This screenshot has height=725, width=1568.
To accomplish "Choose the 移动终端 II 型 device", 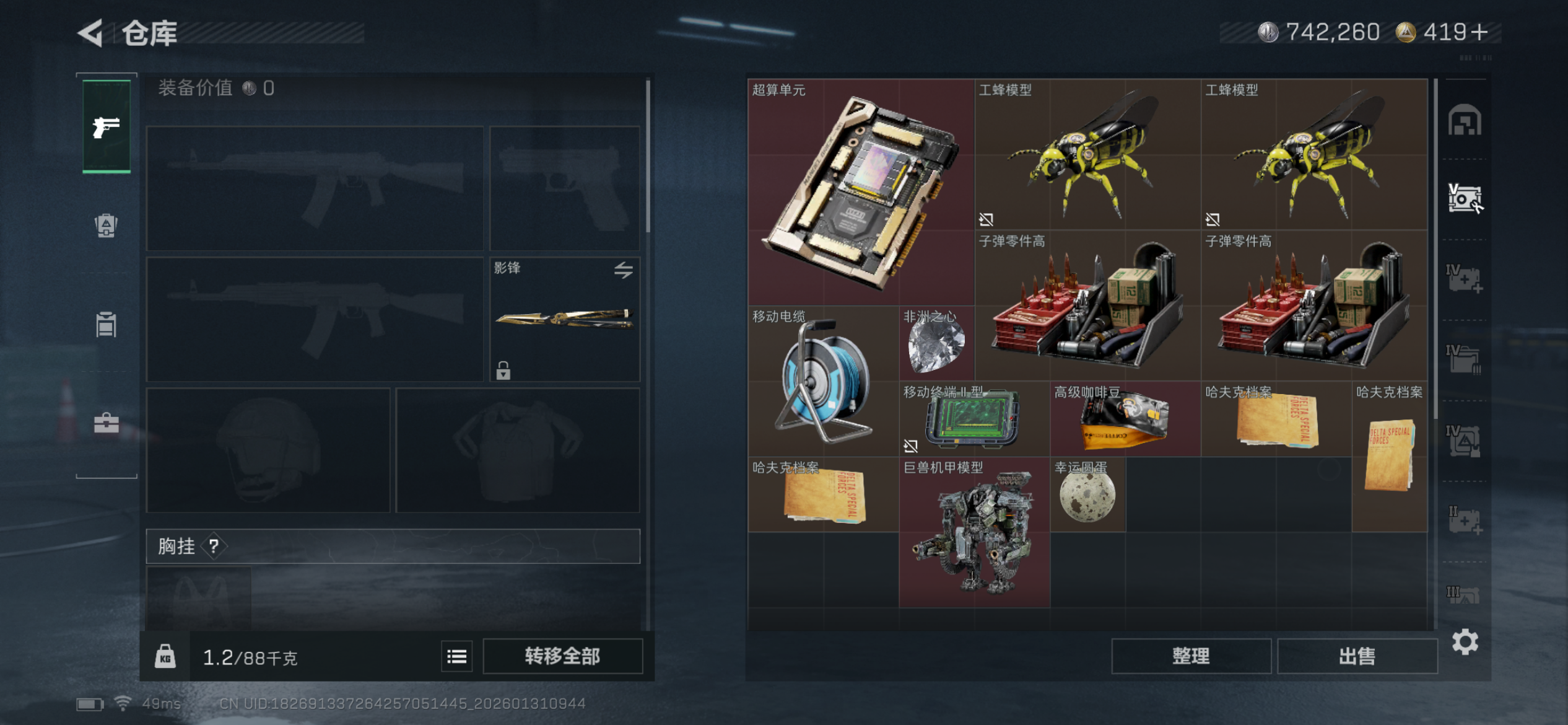I will (x=974, y=419).
